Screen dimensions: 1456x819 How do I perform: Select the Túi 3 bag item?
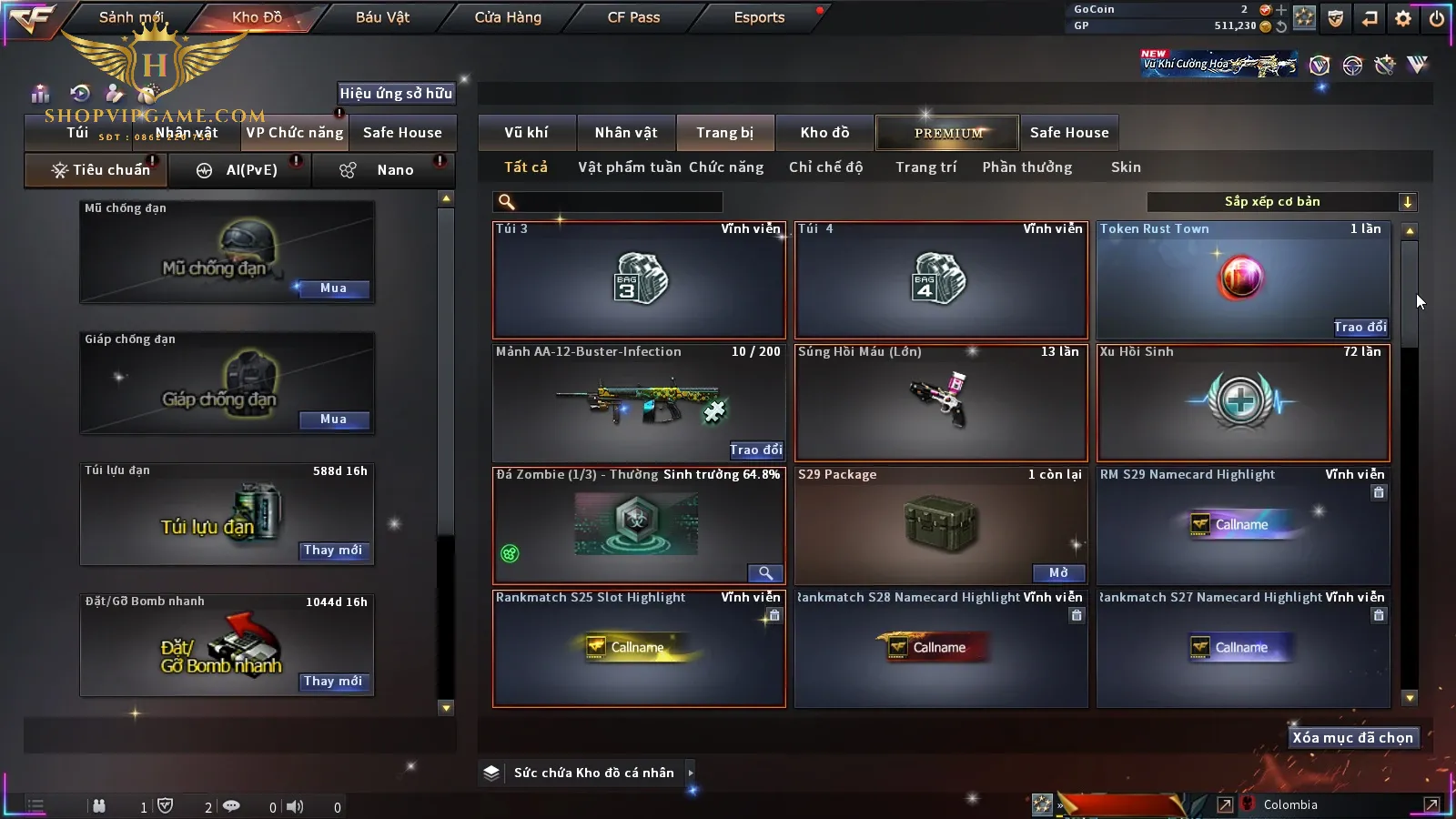pos(639,280)
